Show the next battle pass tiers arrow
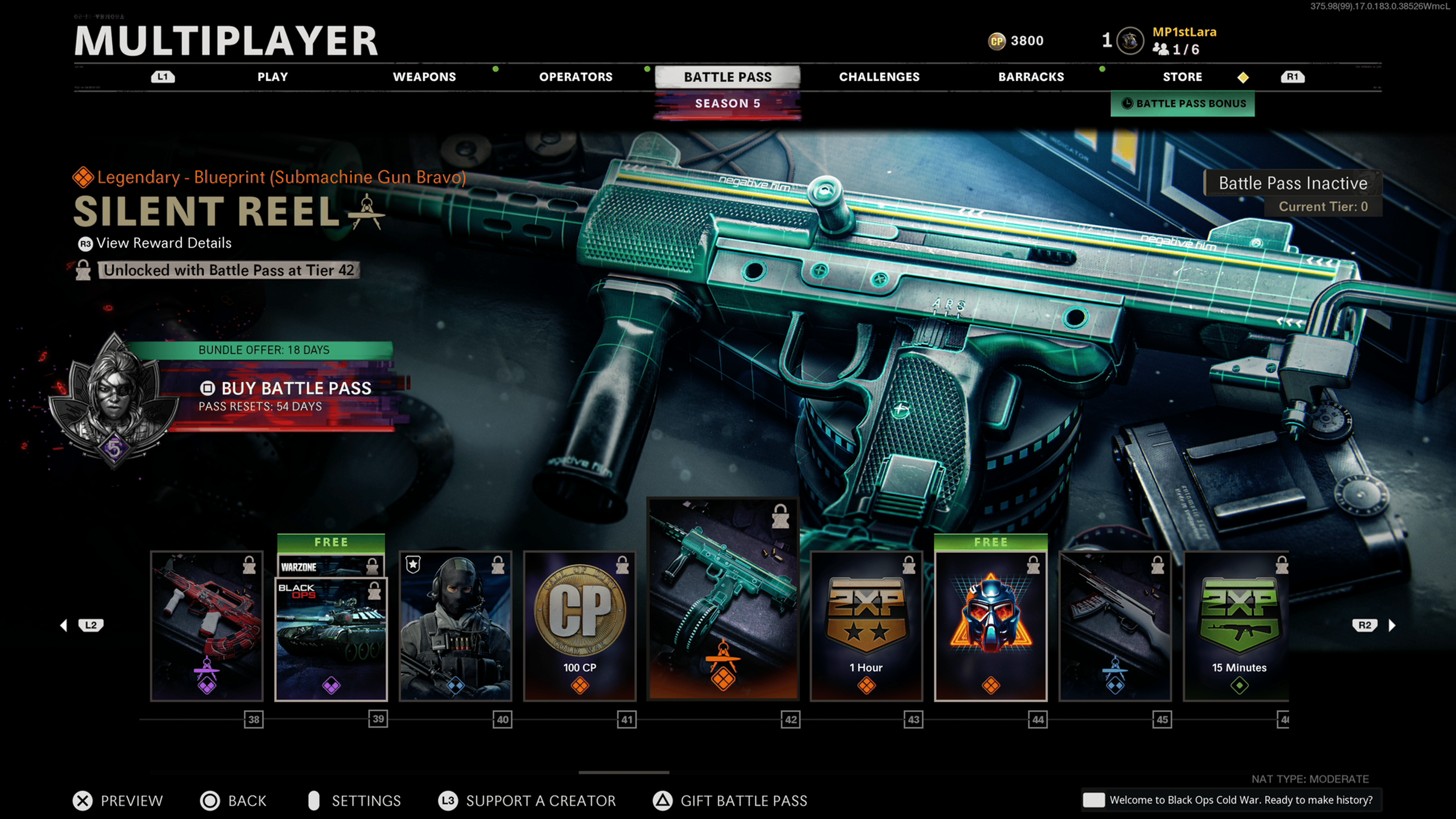Image resolution: width=1456 pixels, height=819 pixels. coord(1392,625)
